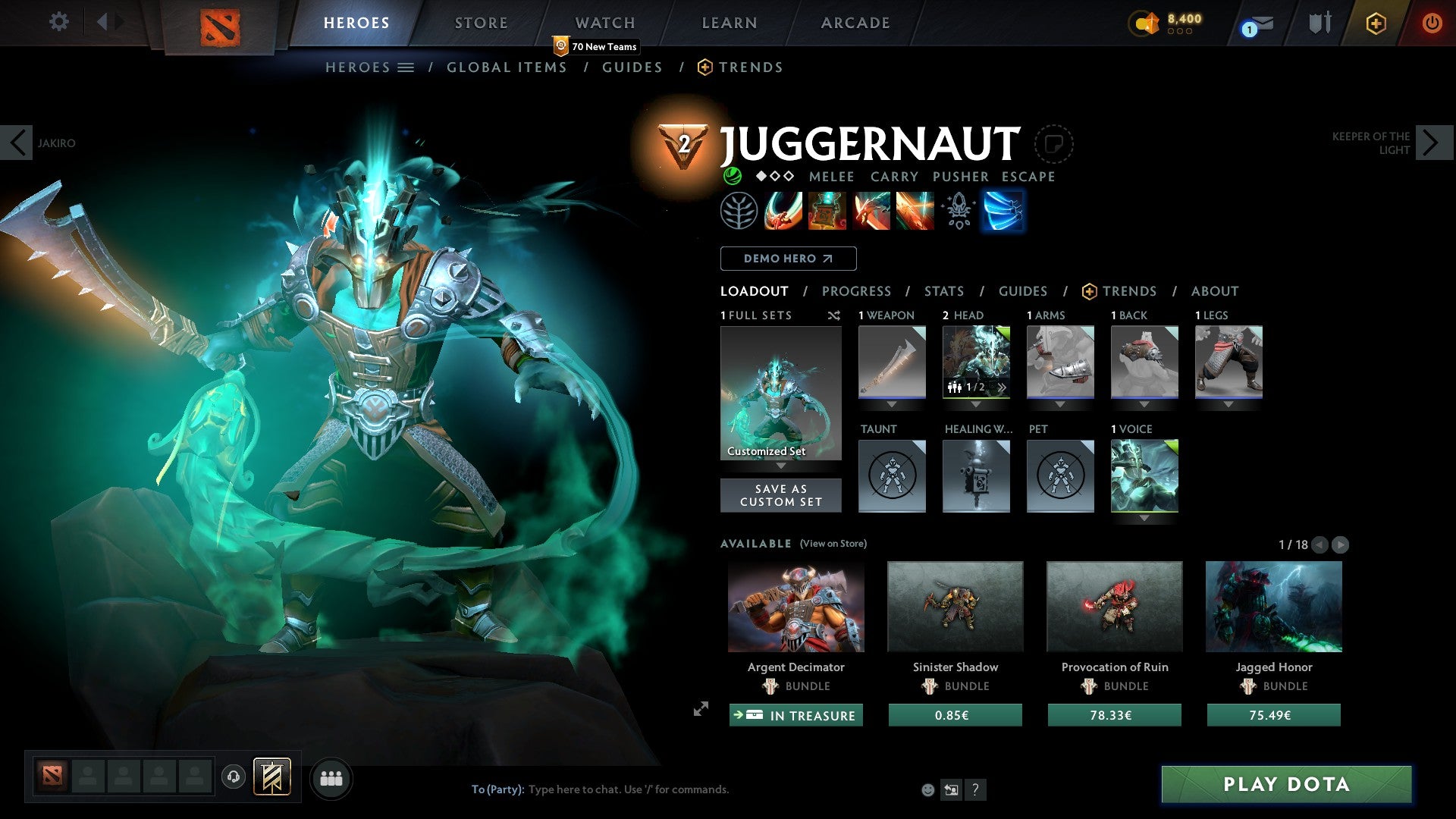The image size is (1456, 819).
Task: Open the help question mark icon
Action: coord(975,789)
